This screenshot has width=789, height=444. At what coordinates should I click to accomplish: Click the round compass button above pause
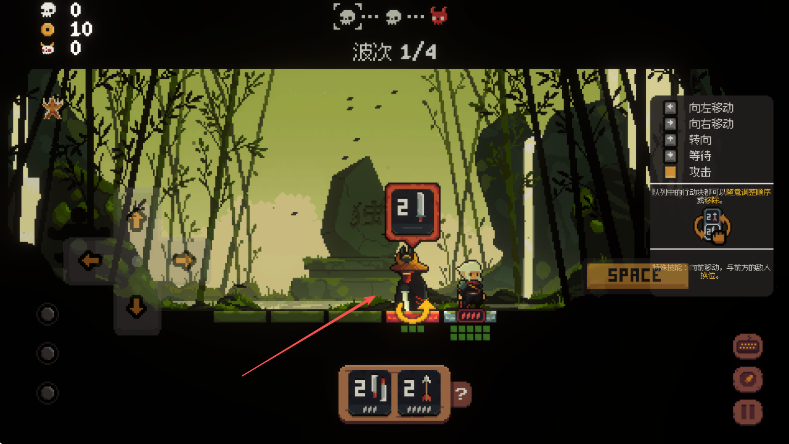746,380
